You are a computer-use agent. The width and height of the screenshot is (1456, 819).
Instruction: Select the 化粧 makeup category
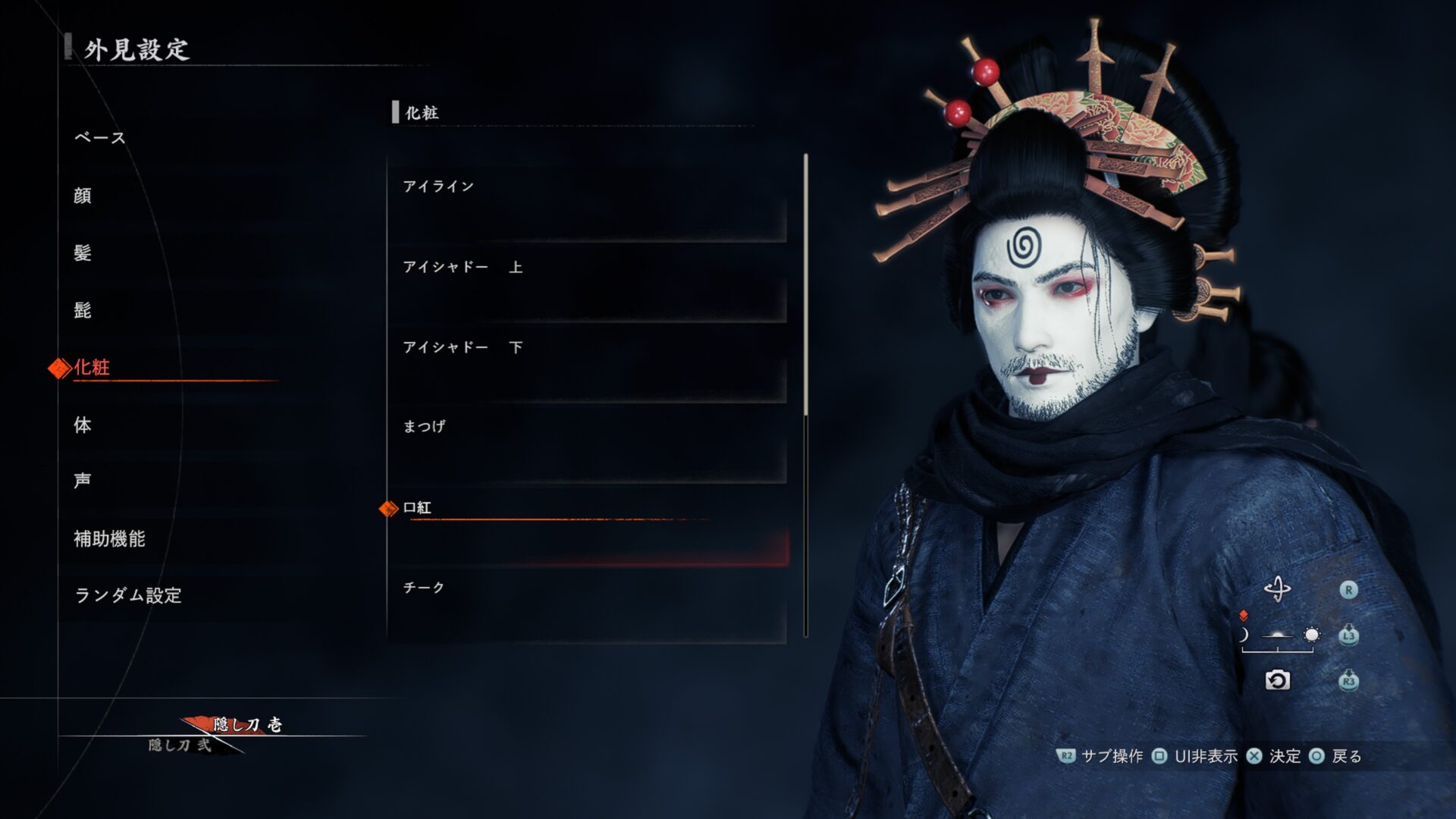click(92, 368)
